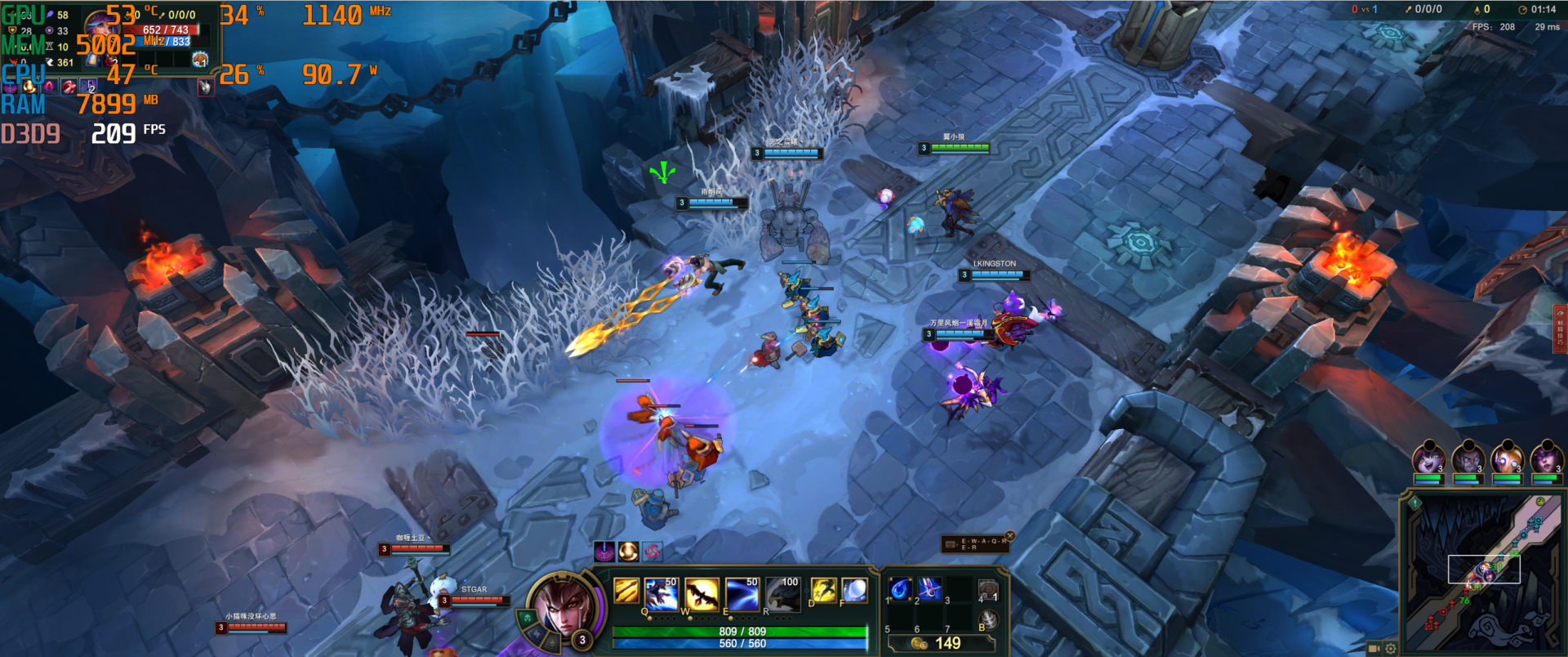Close the E-W-A-Q-R key sequence panel

pos(1009,536)
